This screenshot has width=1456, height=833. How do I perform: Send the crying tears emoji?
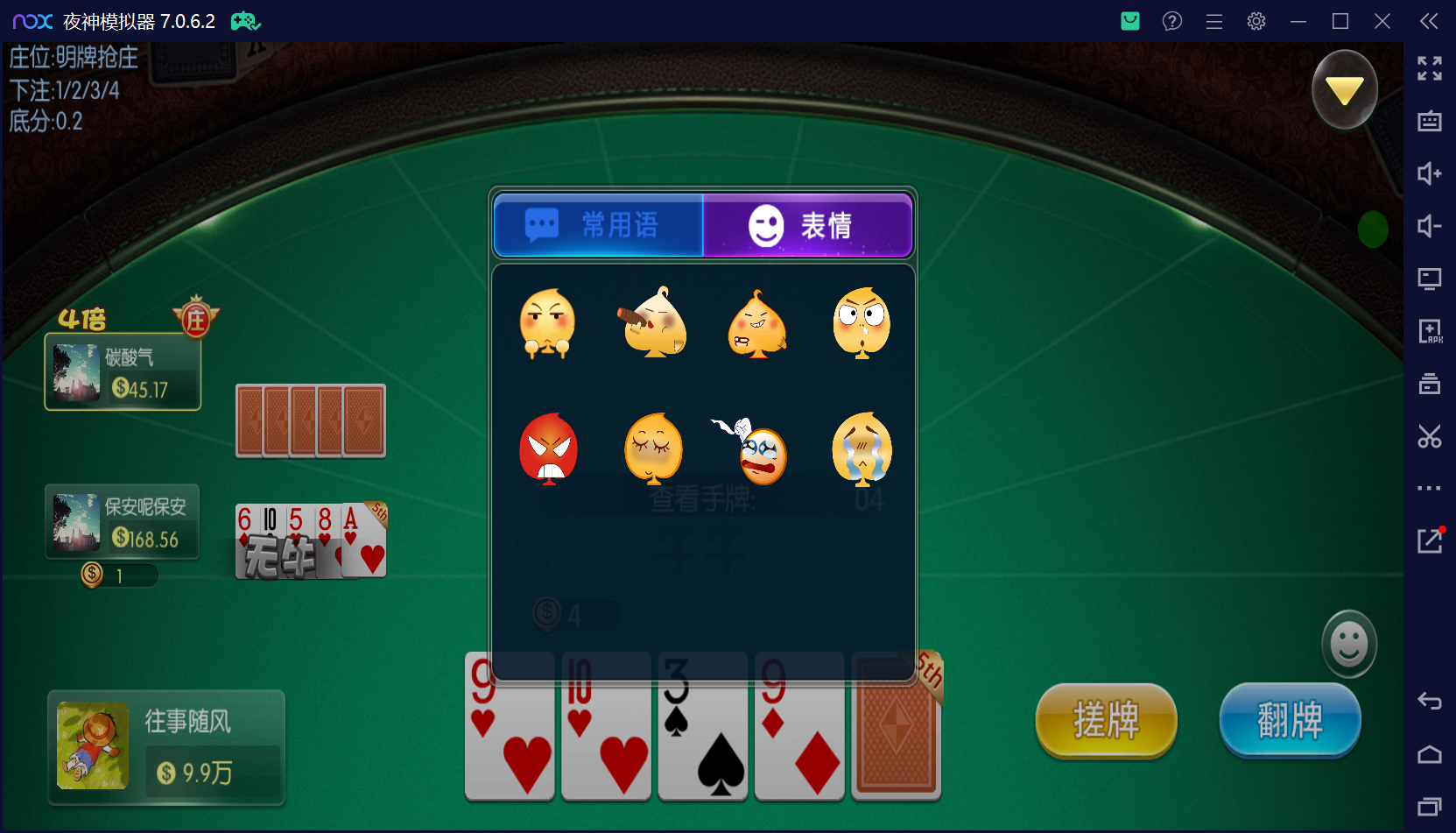[862, 448]
